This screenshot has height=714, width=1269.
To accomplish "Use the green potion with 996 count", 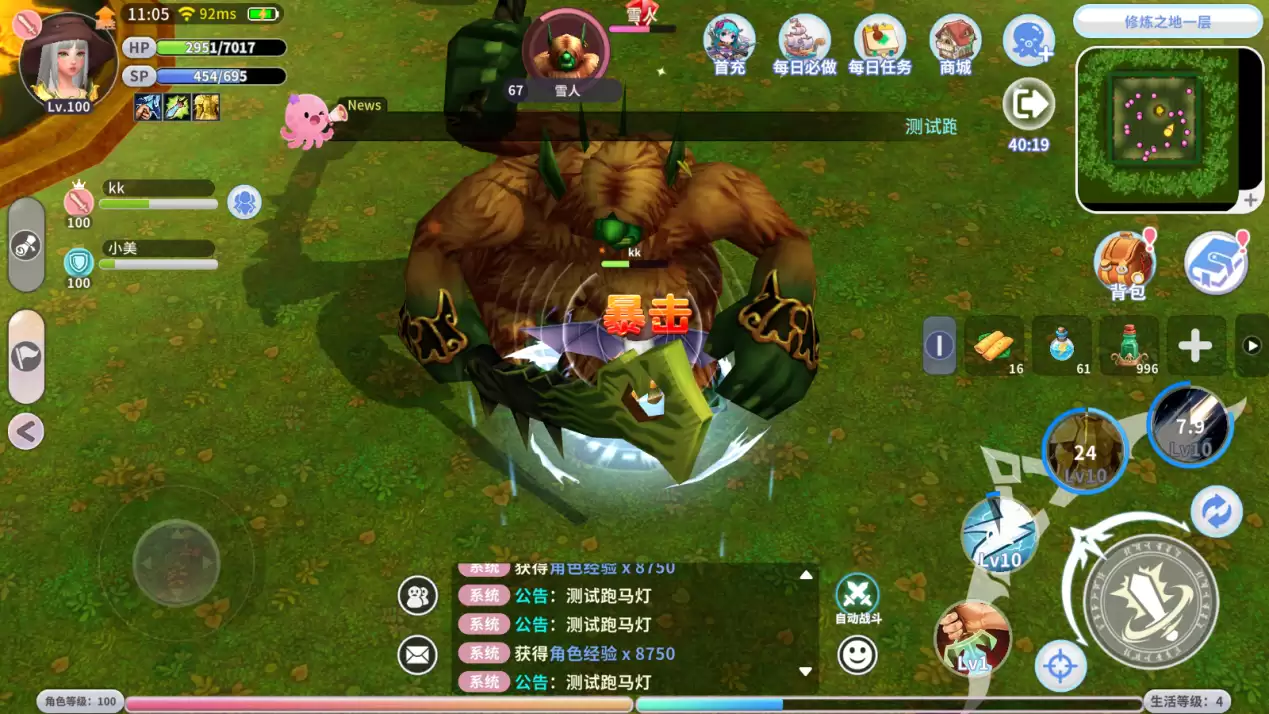I will (x=1130, y=345).
